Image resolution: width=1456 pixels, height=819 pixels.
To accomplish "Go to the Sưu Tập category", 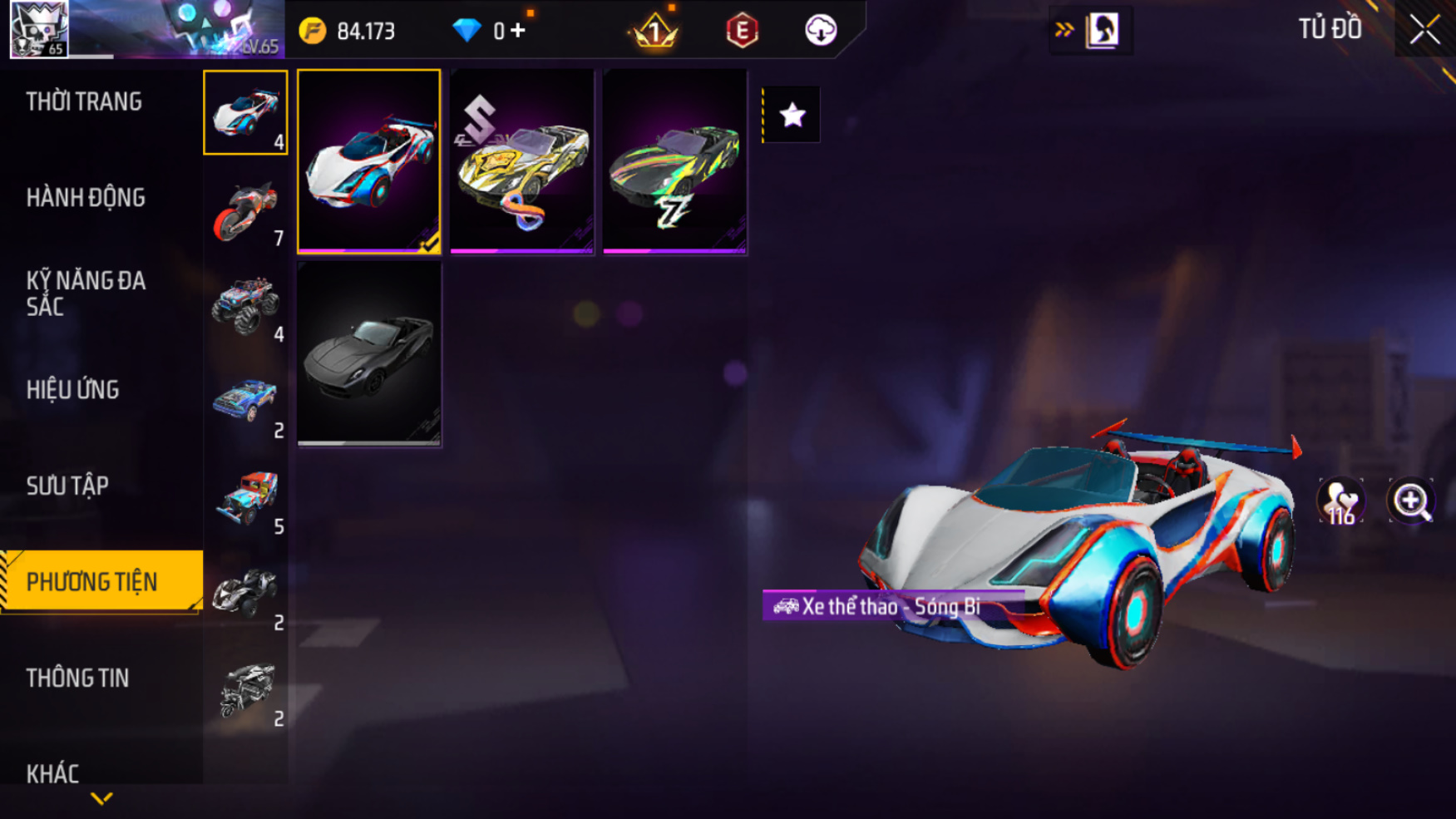I will 67,486.
